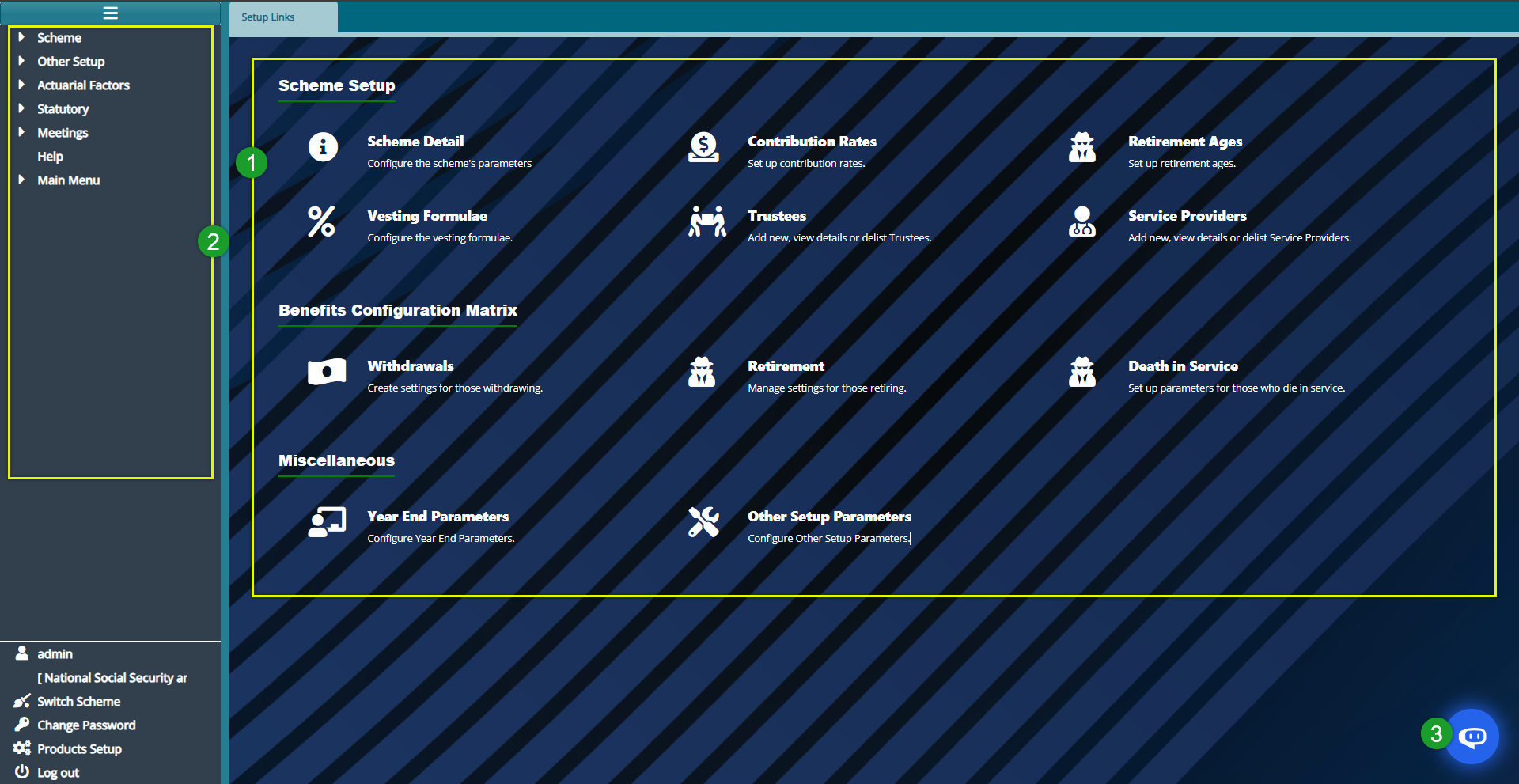
Task: Open Trustees using its people icon
Action: 708,222
